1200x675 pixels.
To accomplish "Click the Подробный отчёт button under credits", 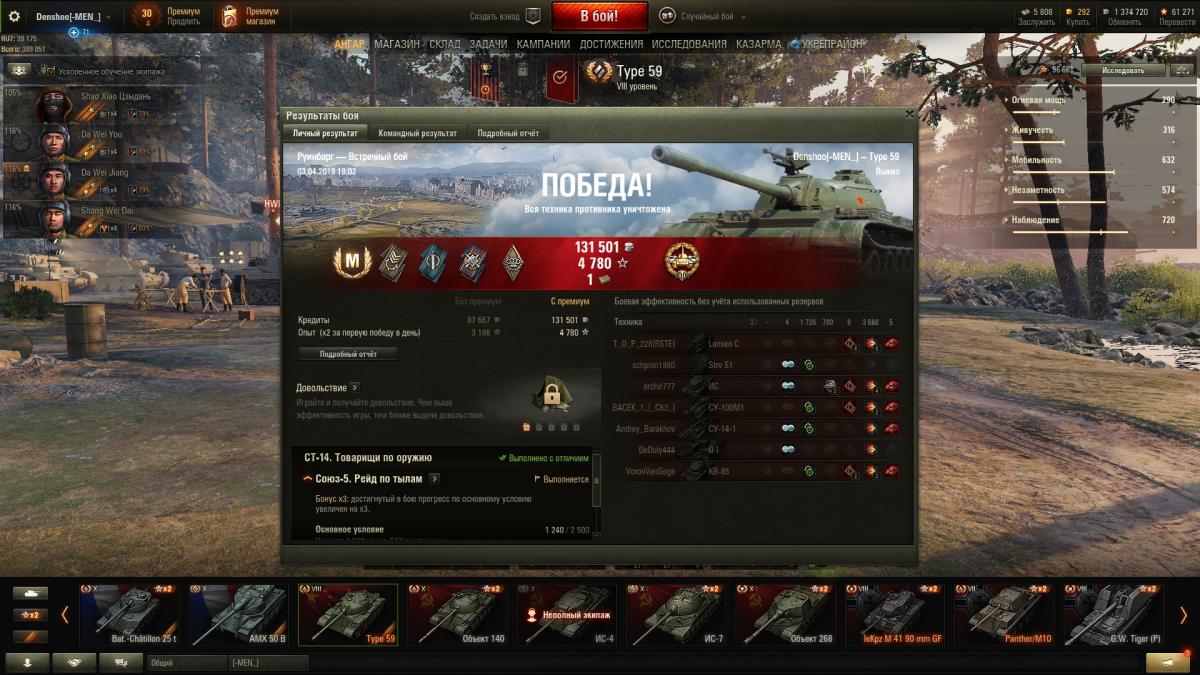I will click(x=348, y=354).
